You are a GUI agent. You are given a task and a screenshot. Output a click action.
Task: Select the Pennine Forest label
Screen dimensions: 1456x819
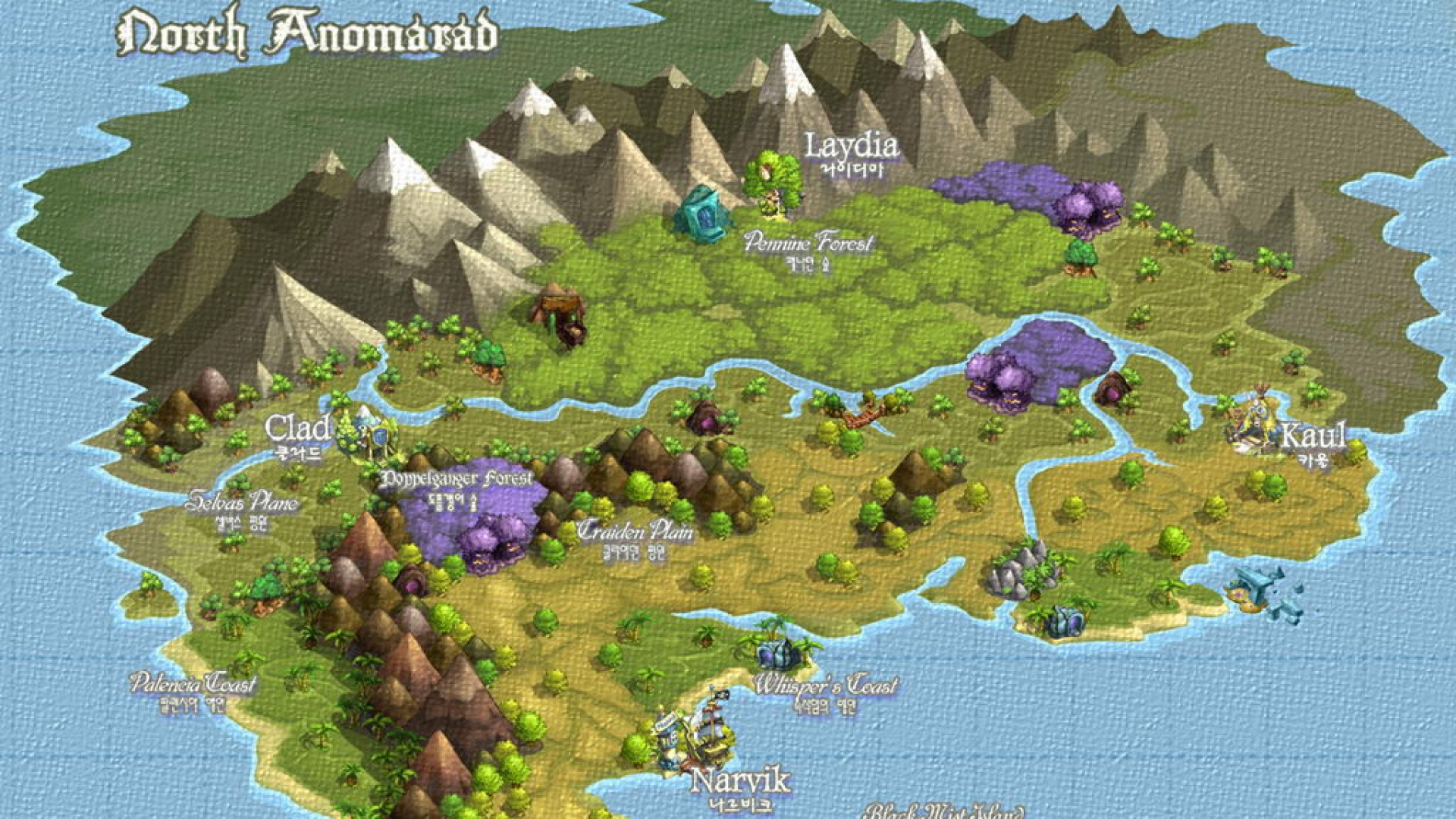(808, 243)
